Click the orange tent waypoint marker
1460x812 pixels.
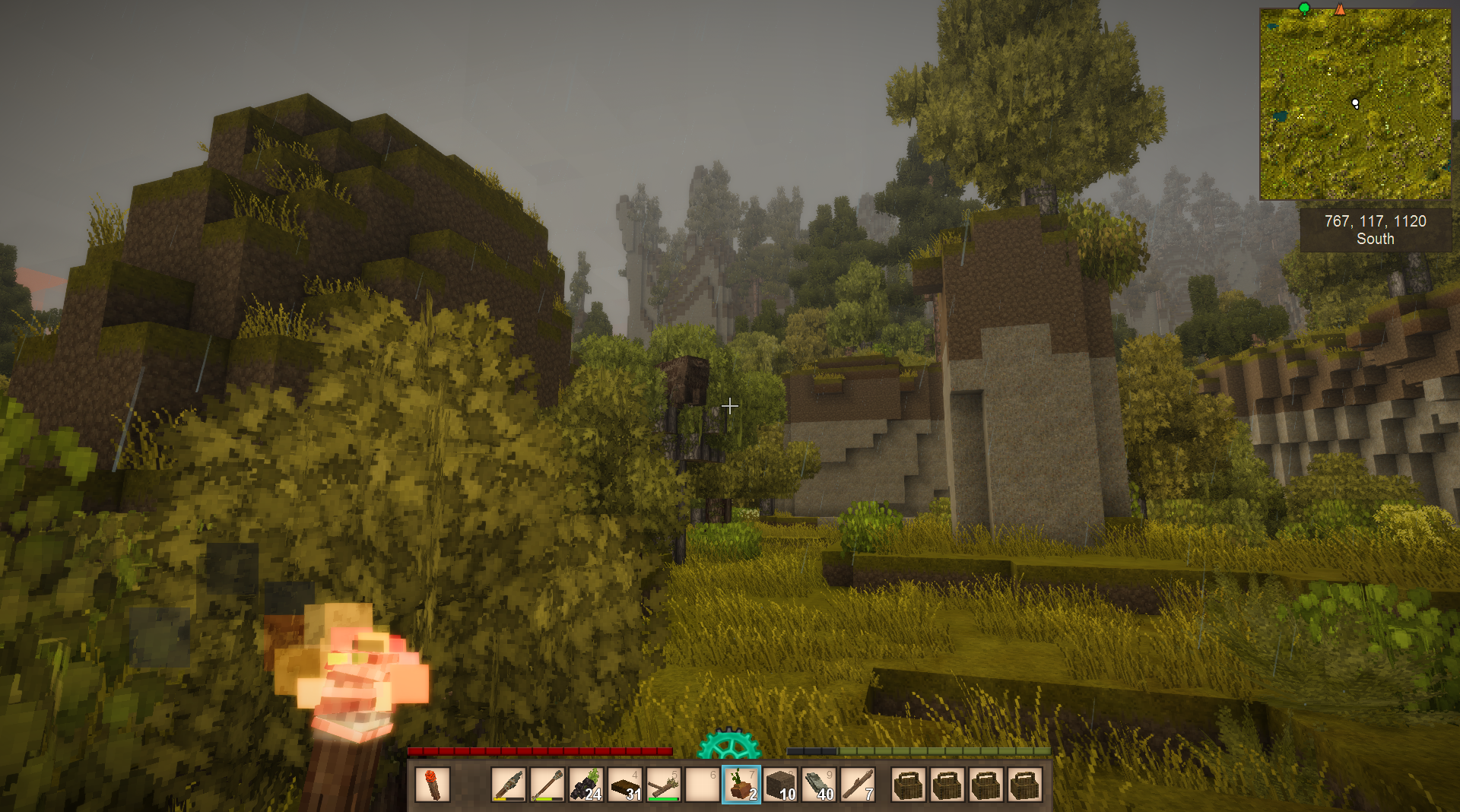[1340, 9]
